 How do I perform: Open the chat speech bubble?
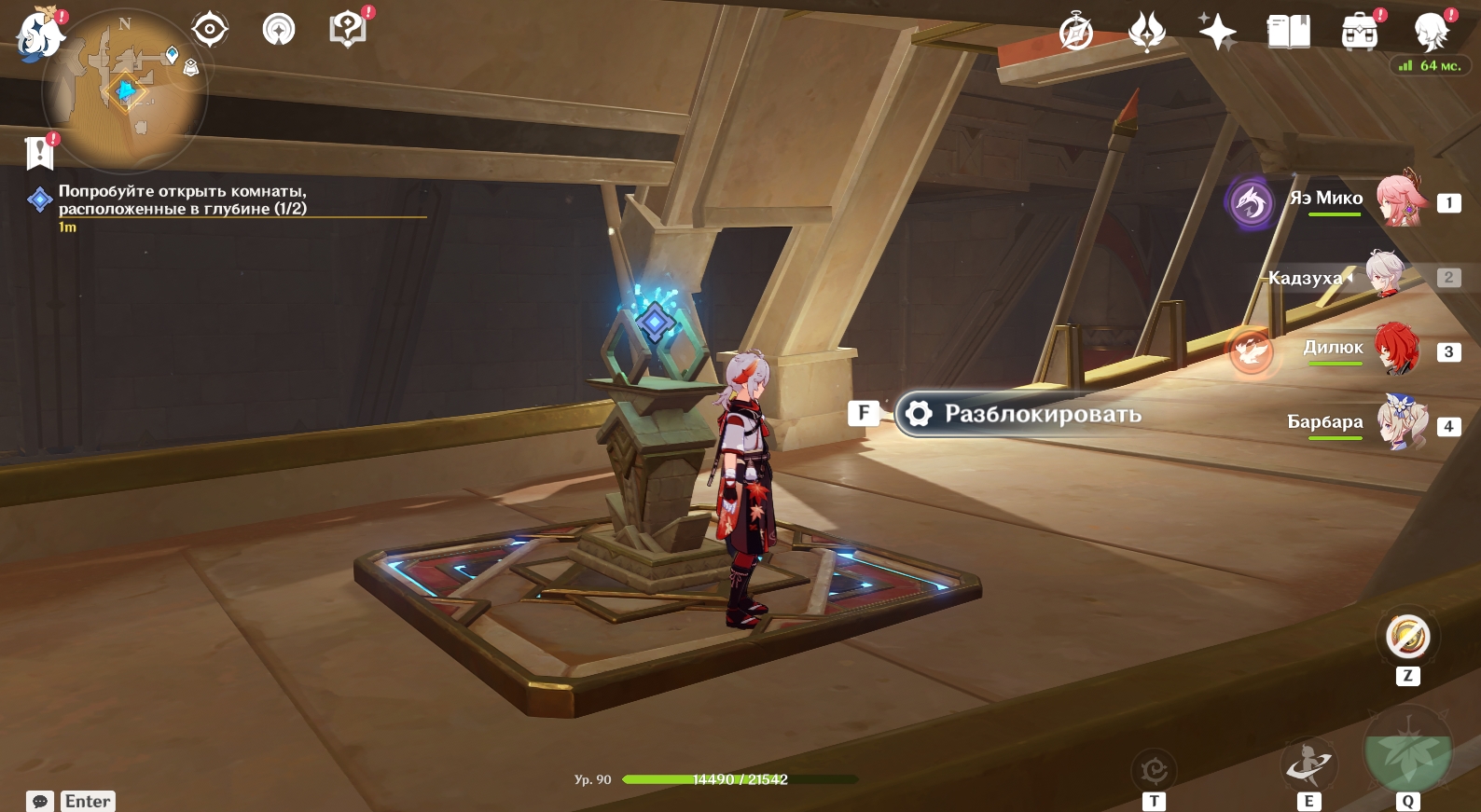(40, 801)
